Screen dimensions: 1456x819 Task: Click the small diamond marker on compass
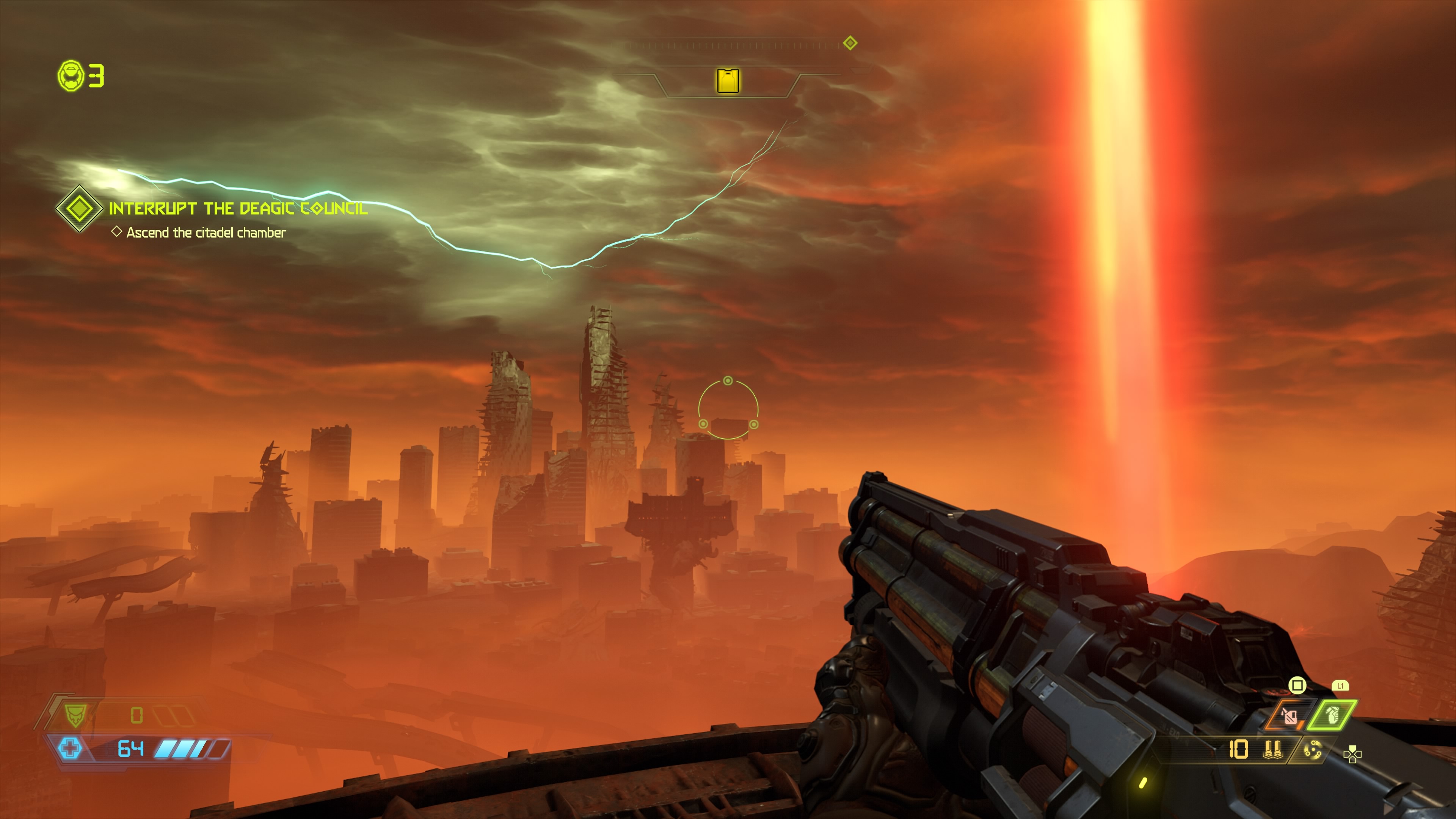(x=849, y=43)
